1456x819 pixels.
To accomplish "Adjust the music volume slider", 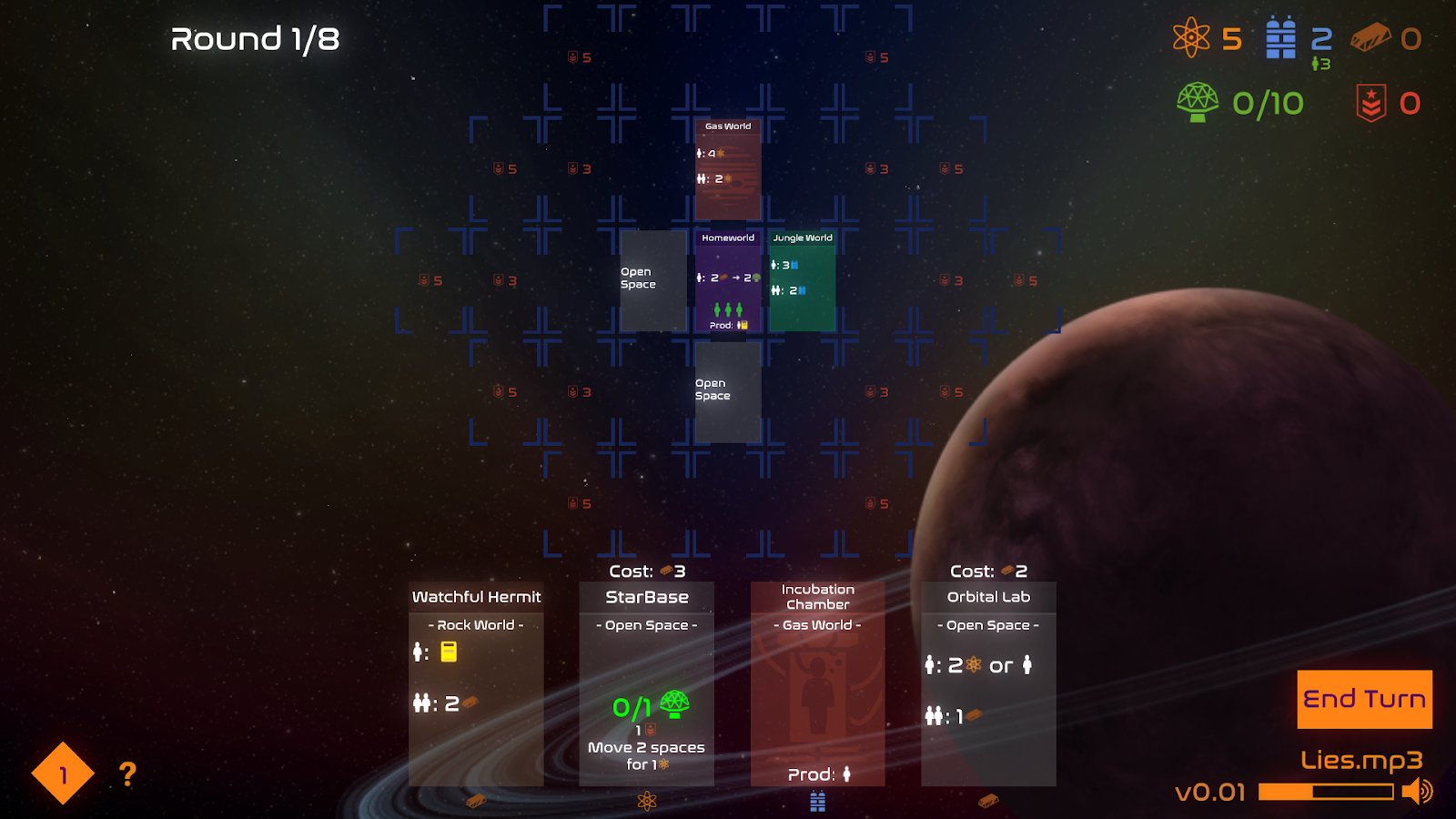I will tap(1325, 792).
